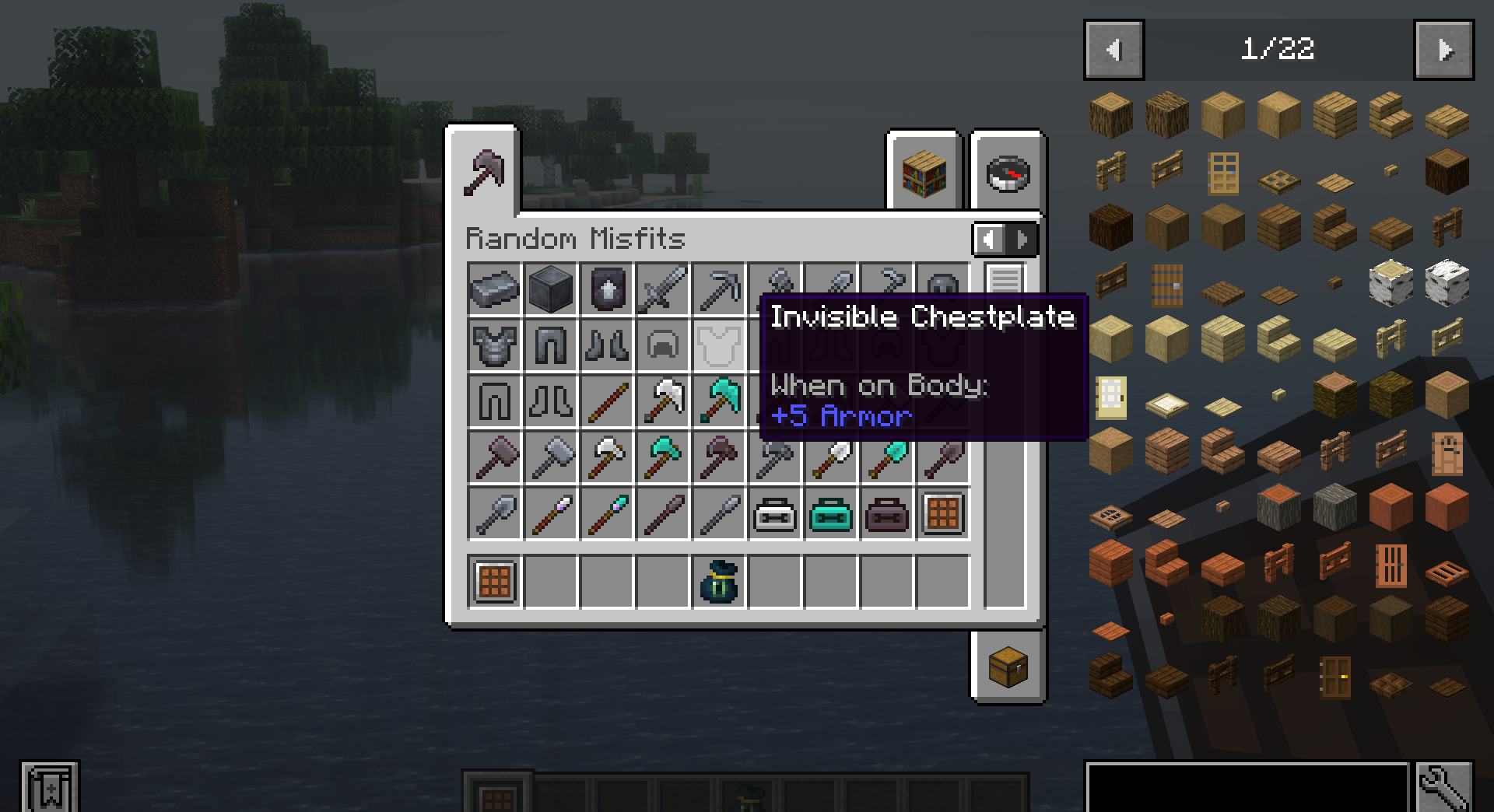Grab the metal ingot from the grid
The width and height of the screenshot is (1494, 812).
click(x=495, y=289)
